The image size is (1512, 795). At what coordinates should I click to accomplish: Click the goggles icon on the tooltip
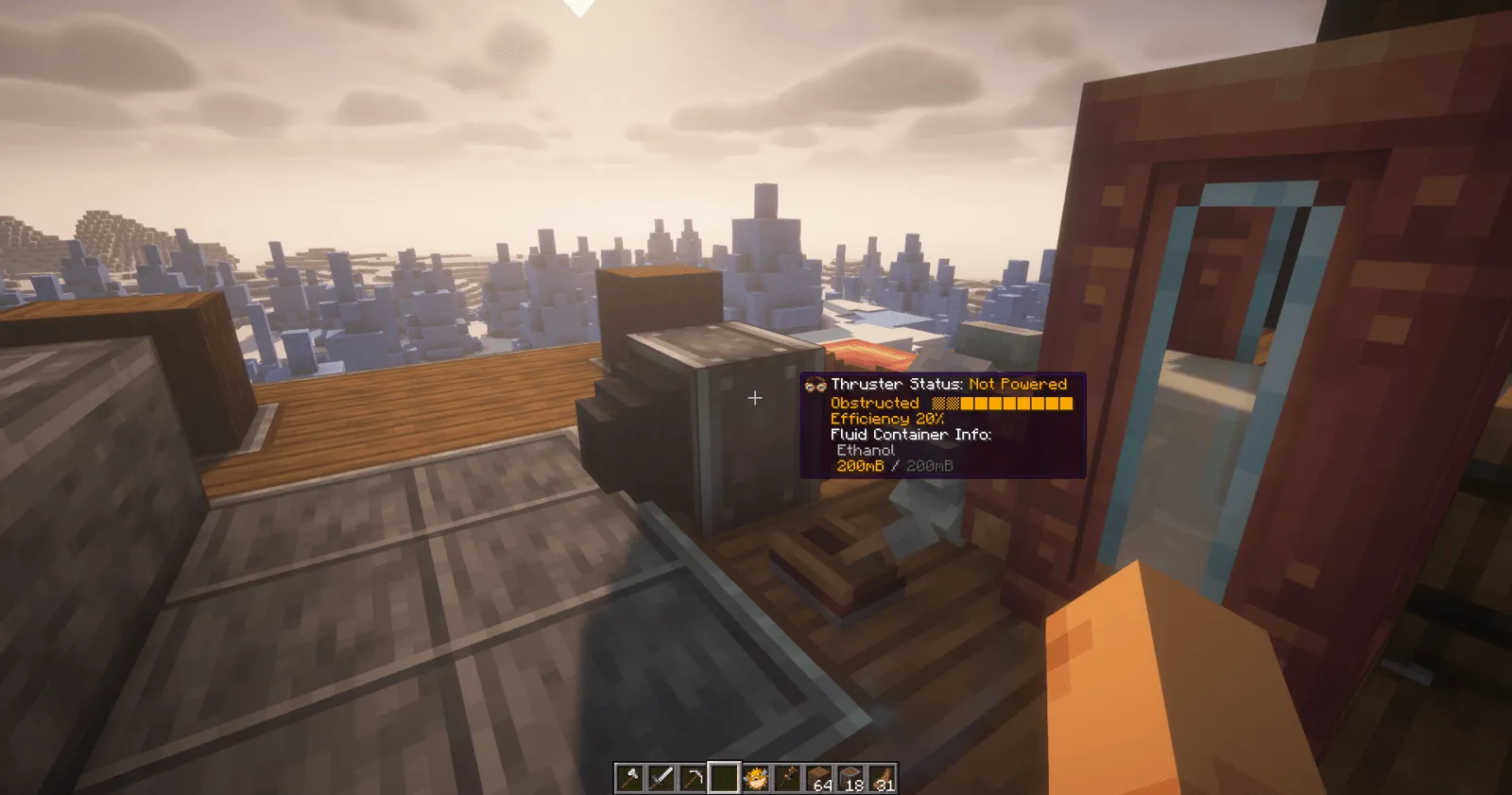tap(815, 385)
